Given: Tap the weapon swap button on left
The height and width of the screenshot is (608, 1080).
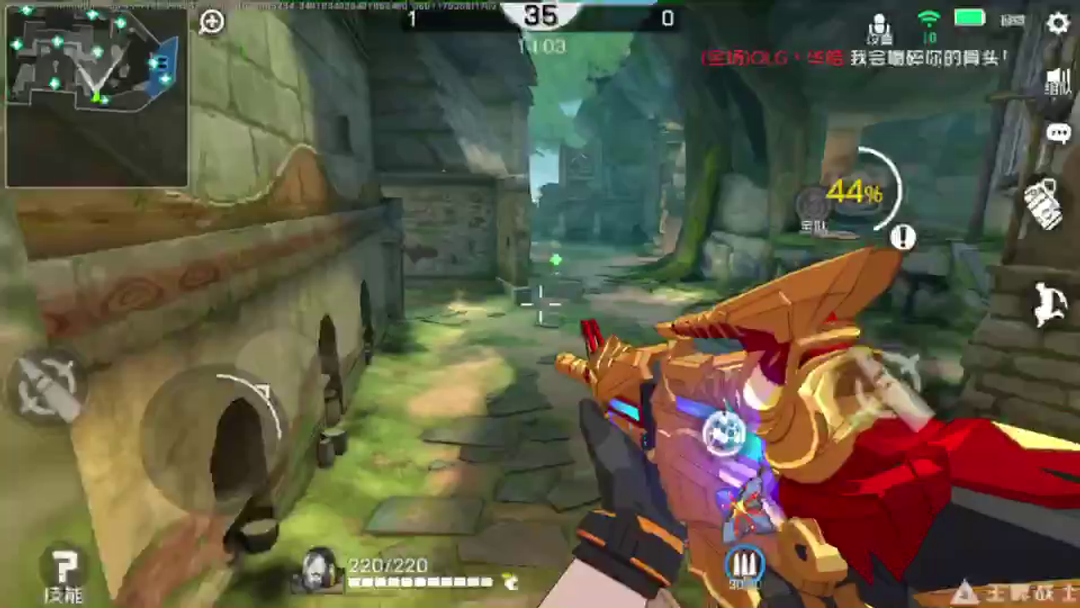Looking at the screenshot, I should pyautogui.click(x=47, y=388).
